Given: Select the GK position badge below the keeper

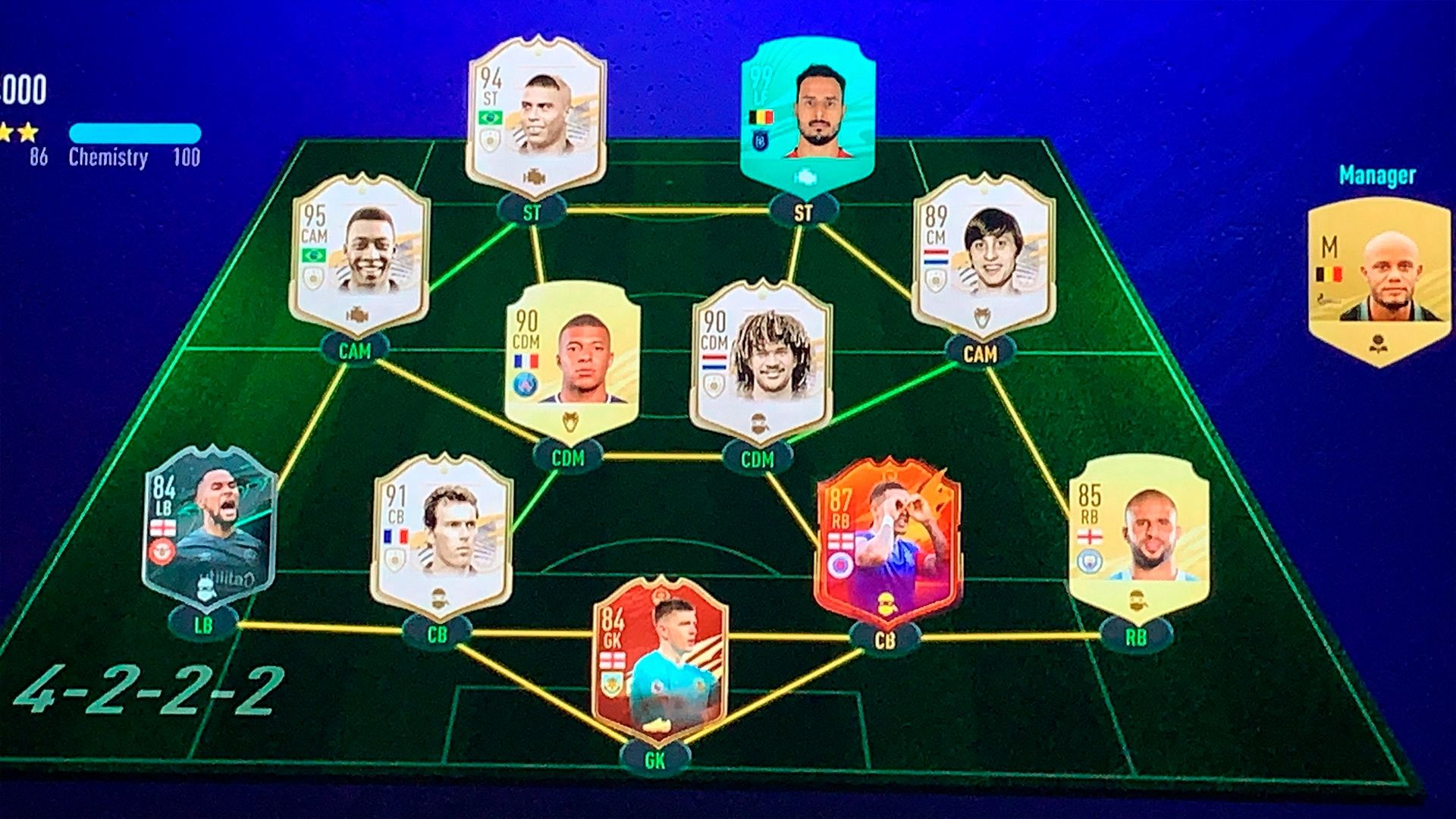Looking at the screenshot, I should pyautogui.click(x=655, y=755).
